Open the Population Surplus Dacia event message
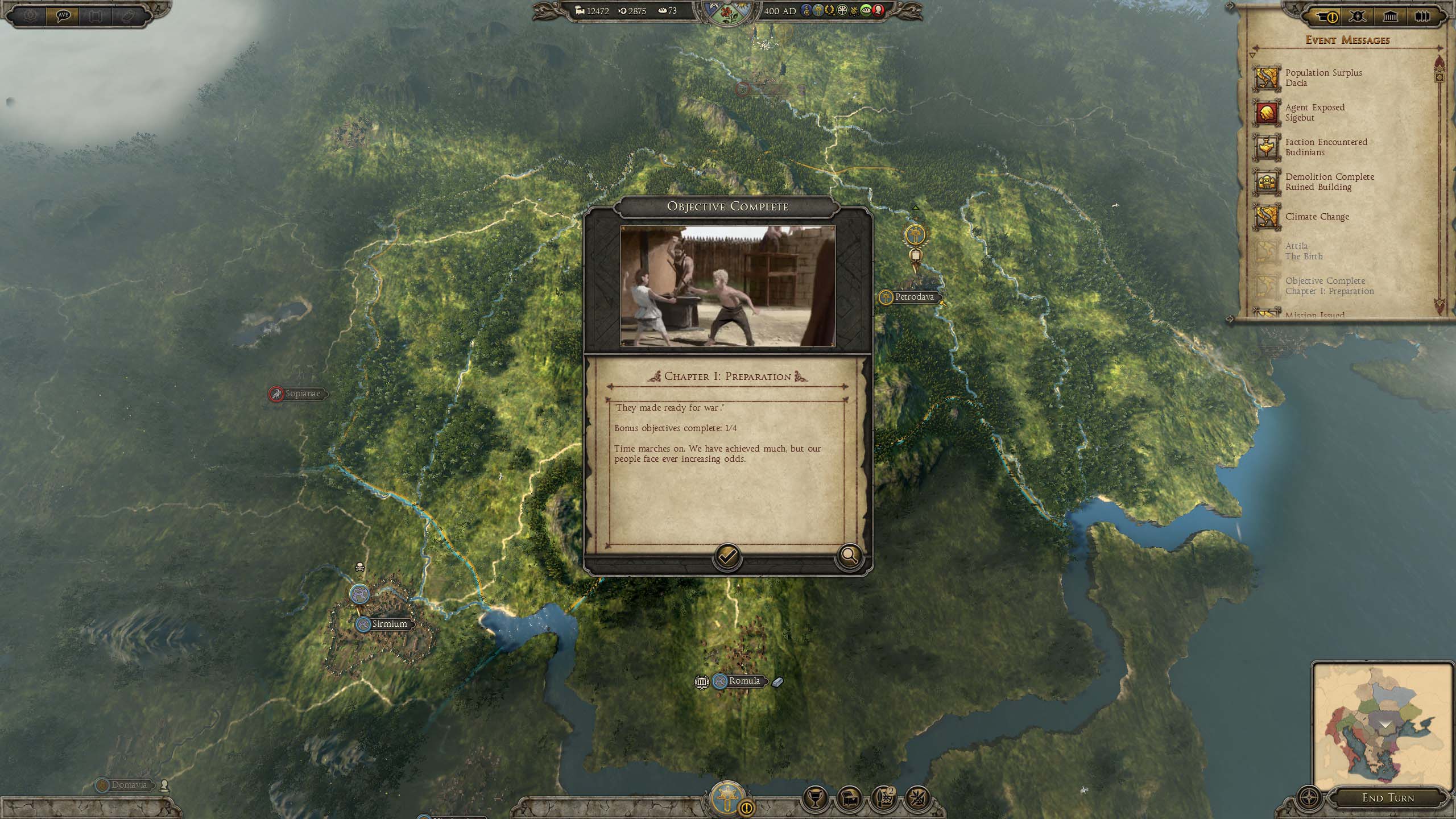The height and width of the screenshot is (819, 1456). point(1323,78)
